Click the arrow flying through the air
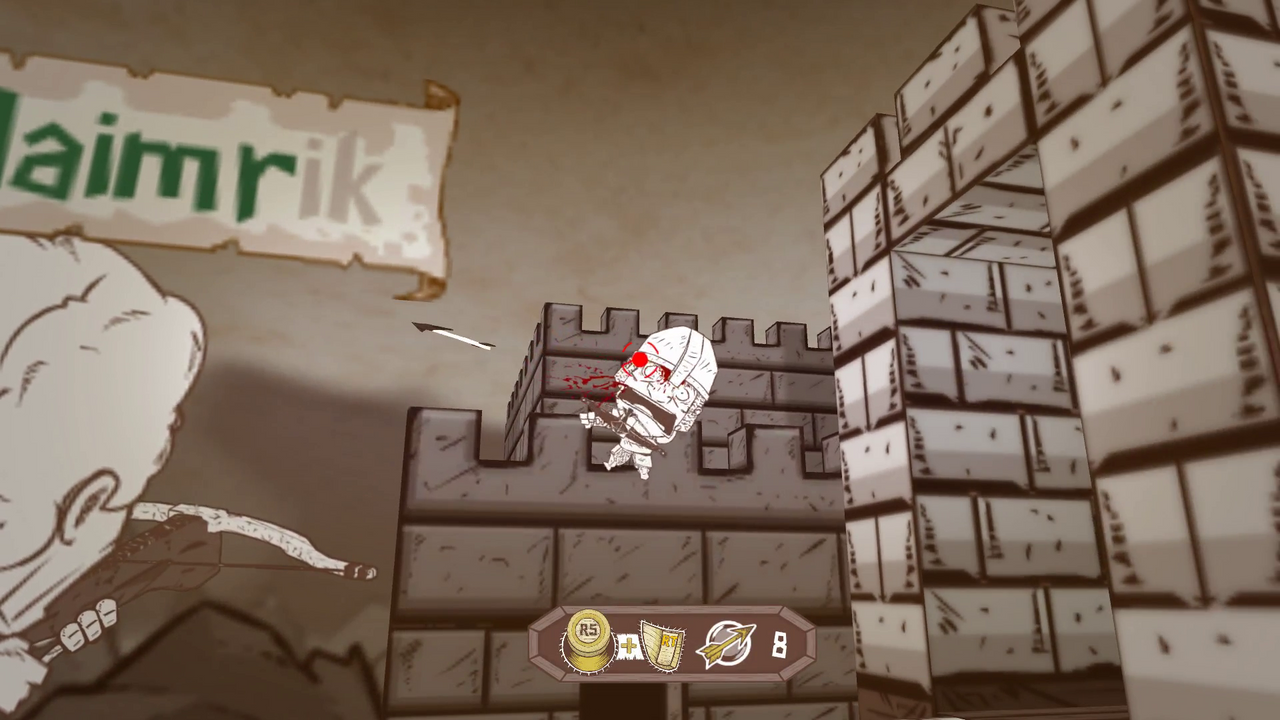Image resolution: width=1280 pixels, height=720 pixels. 452,335
